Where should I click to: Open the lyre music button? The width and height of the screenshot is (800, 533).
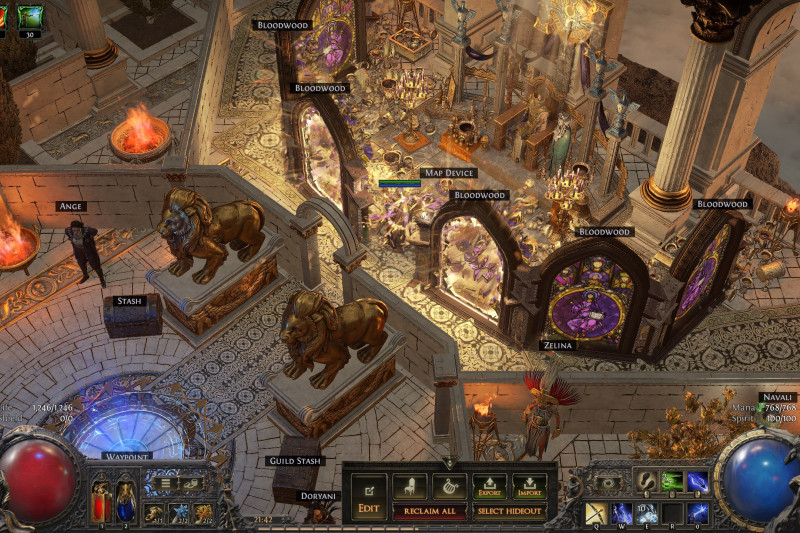pos(449,486)
